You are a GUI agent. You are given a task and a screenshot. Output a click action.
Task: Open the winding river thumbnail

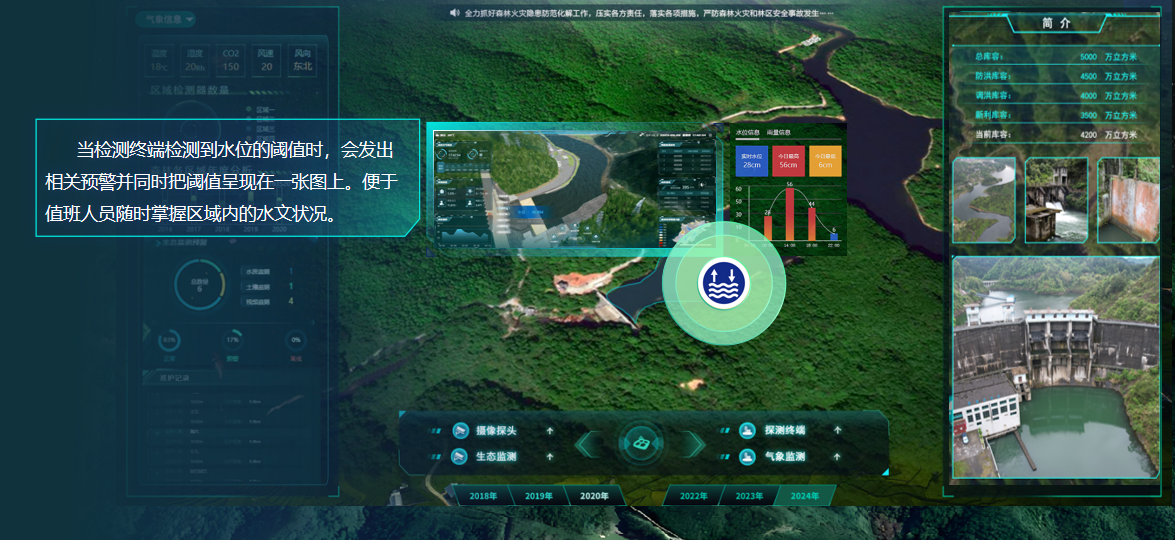pos(984,200)
